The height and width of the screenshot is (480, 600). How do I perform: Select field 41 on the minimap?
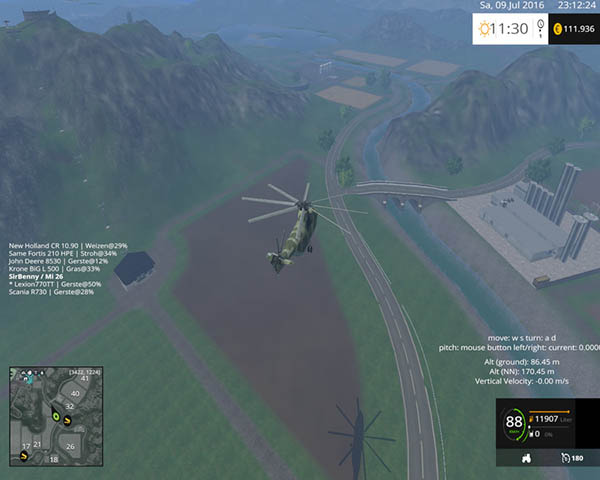point(85,379)
